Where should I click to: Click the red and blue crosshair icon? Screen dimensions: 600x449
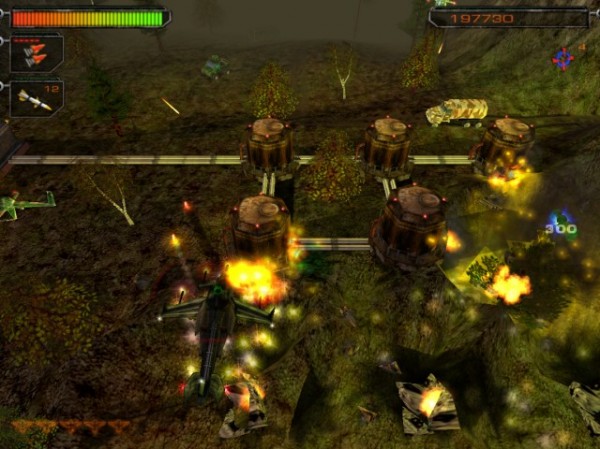click(563, 59)
